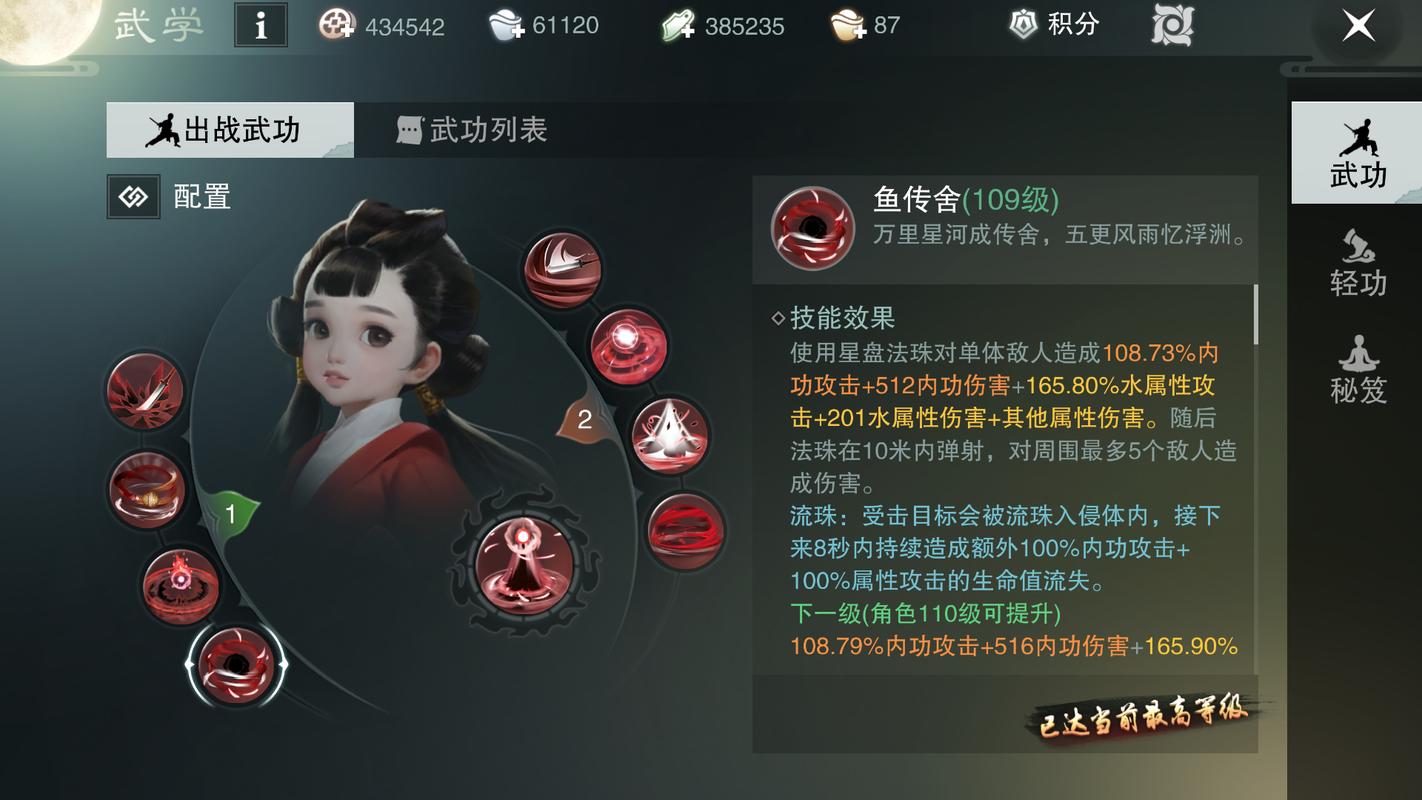Open the 积分 points panel
Image resolution: width=1422 pixels, height=800 pixels.
pos(1052,25)
